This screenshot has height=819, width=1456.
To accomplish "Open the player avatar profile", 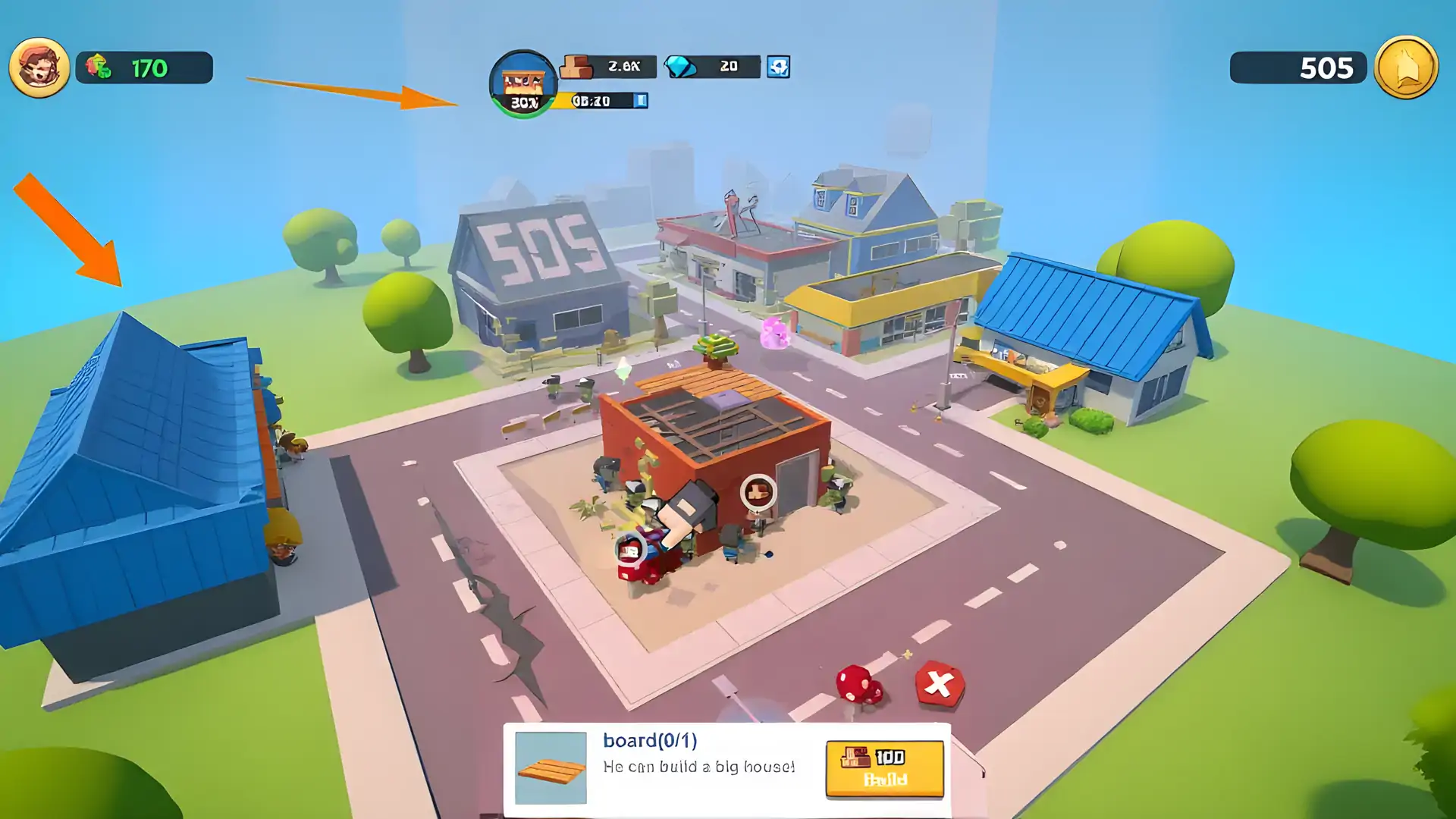I will [39, 67].
